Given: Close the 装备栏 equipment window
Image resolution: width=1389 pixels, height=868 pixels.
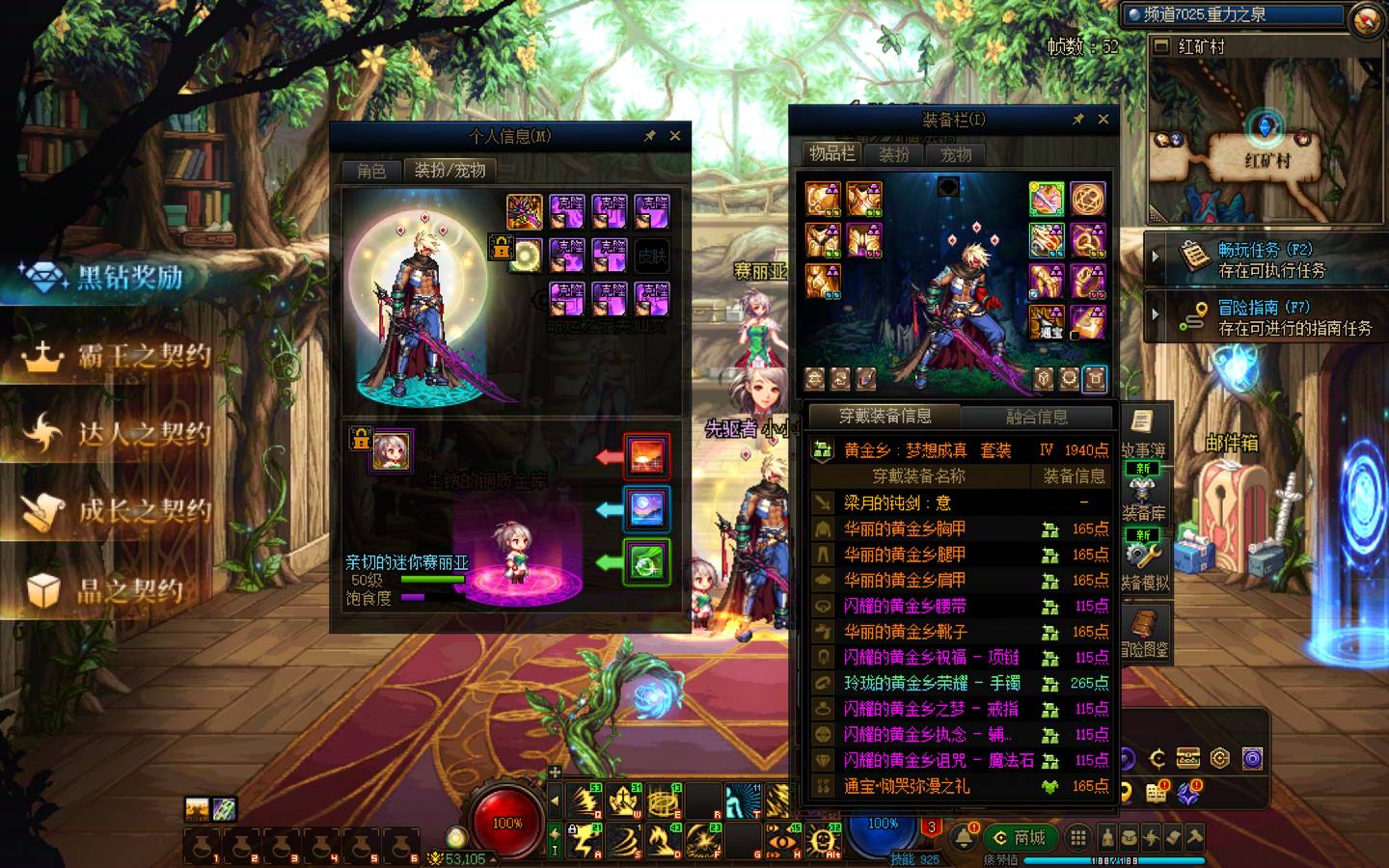Looking at the screenshot, I should pos(1103,120).
